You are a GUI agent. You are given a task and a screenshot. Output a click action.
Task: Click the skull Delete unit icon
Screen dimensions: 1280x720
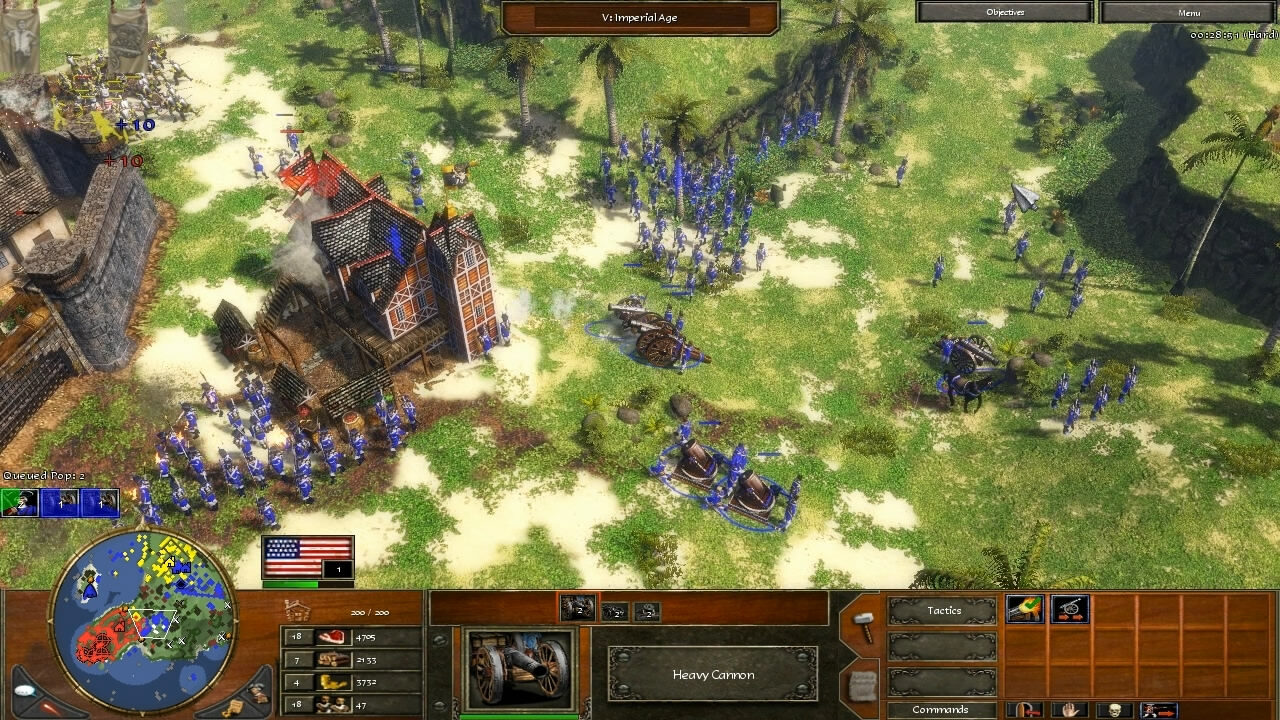click(x=1115, y=710)
